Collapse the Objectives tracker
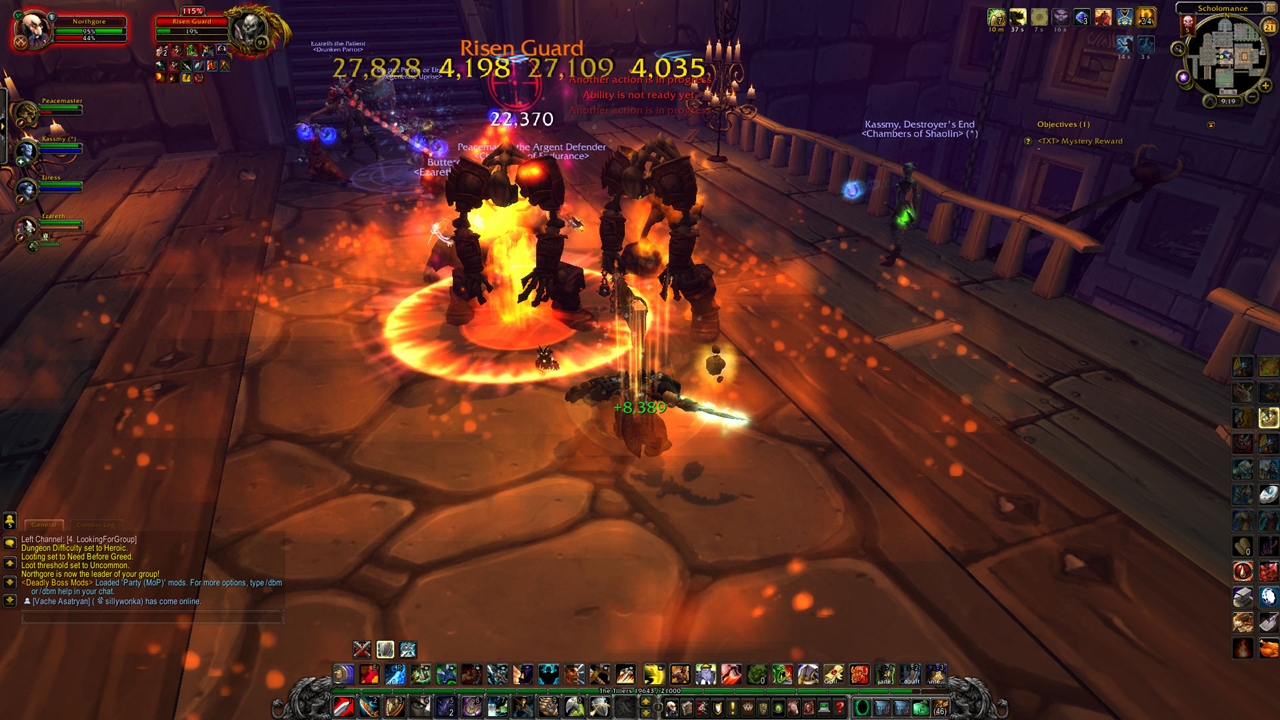 (1211, 125)
